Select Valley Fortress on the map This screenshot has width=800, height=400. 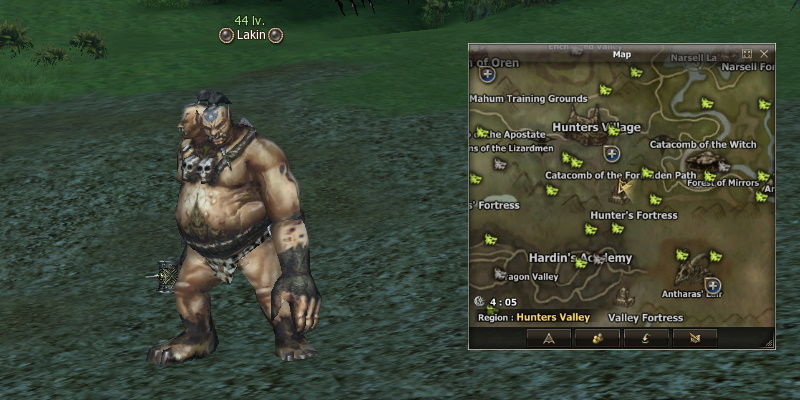[x=645, y=318]
